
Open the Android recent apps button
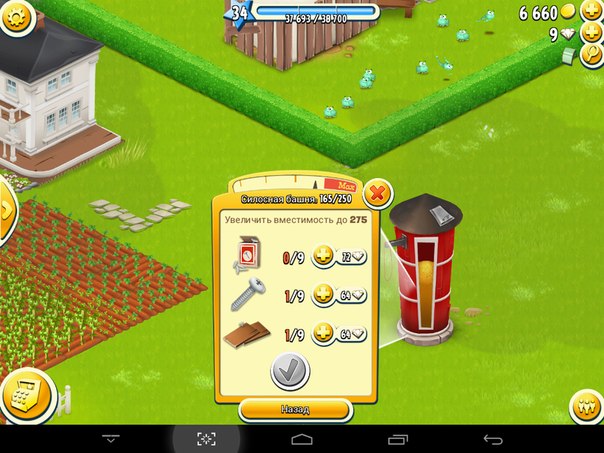tap(397, 439)
